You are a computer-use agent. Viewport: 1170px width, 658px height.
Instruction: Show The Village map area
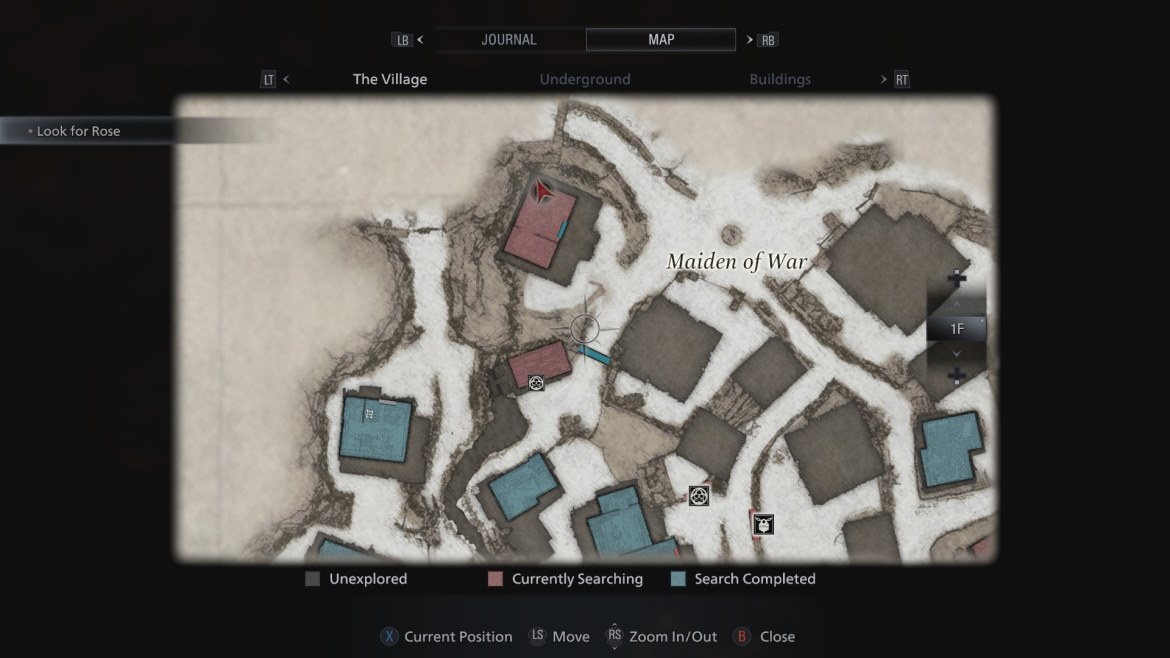[x=390, y=80]
